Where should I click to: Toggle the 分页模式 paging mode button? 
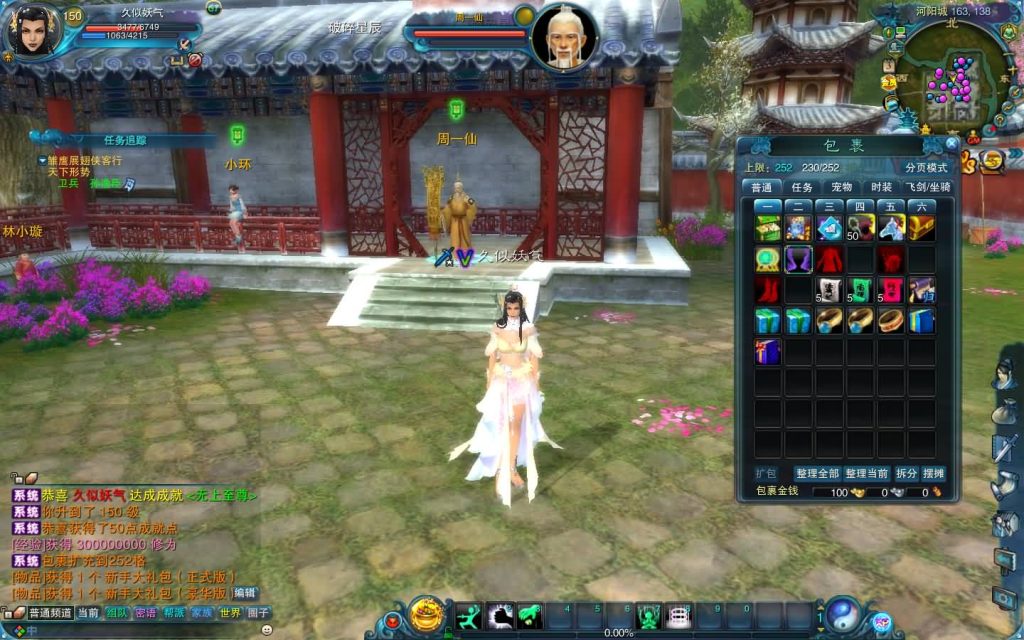pyautogui.click(x=925, y=167)
